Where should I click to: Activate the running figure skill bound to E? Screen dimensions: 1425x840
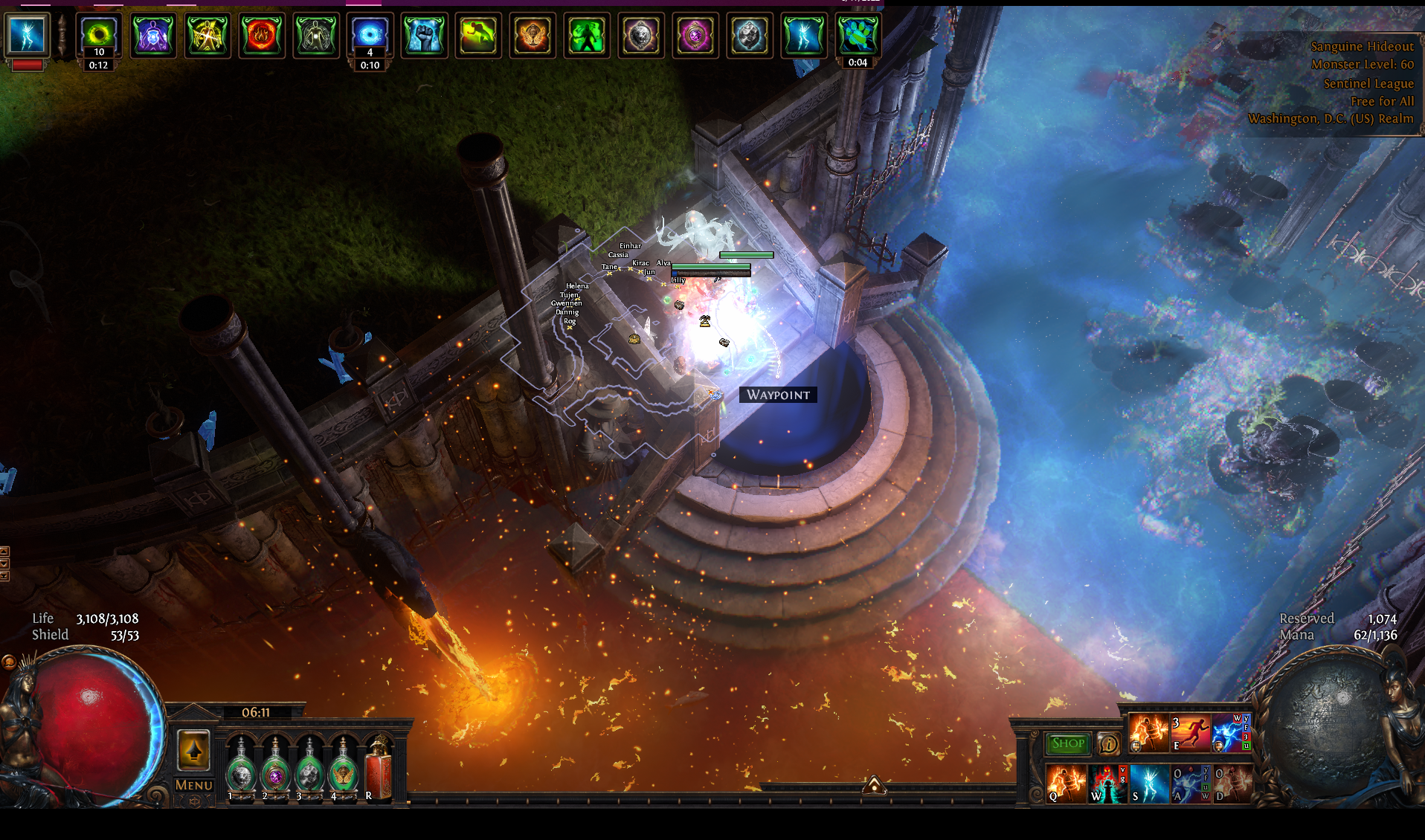(x=1190, y=733)
